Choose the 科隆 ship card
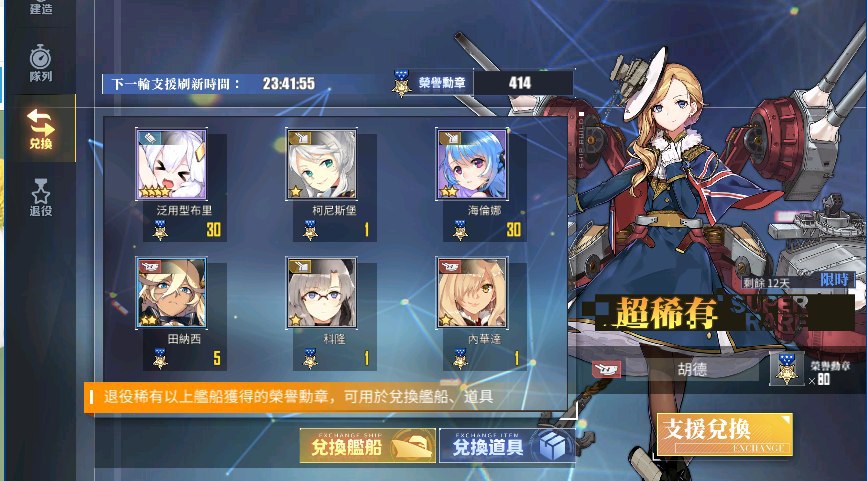The image size is (867, 481). point(321,292)
